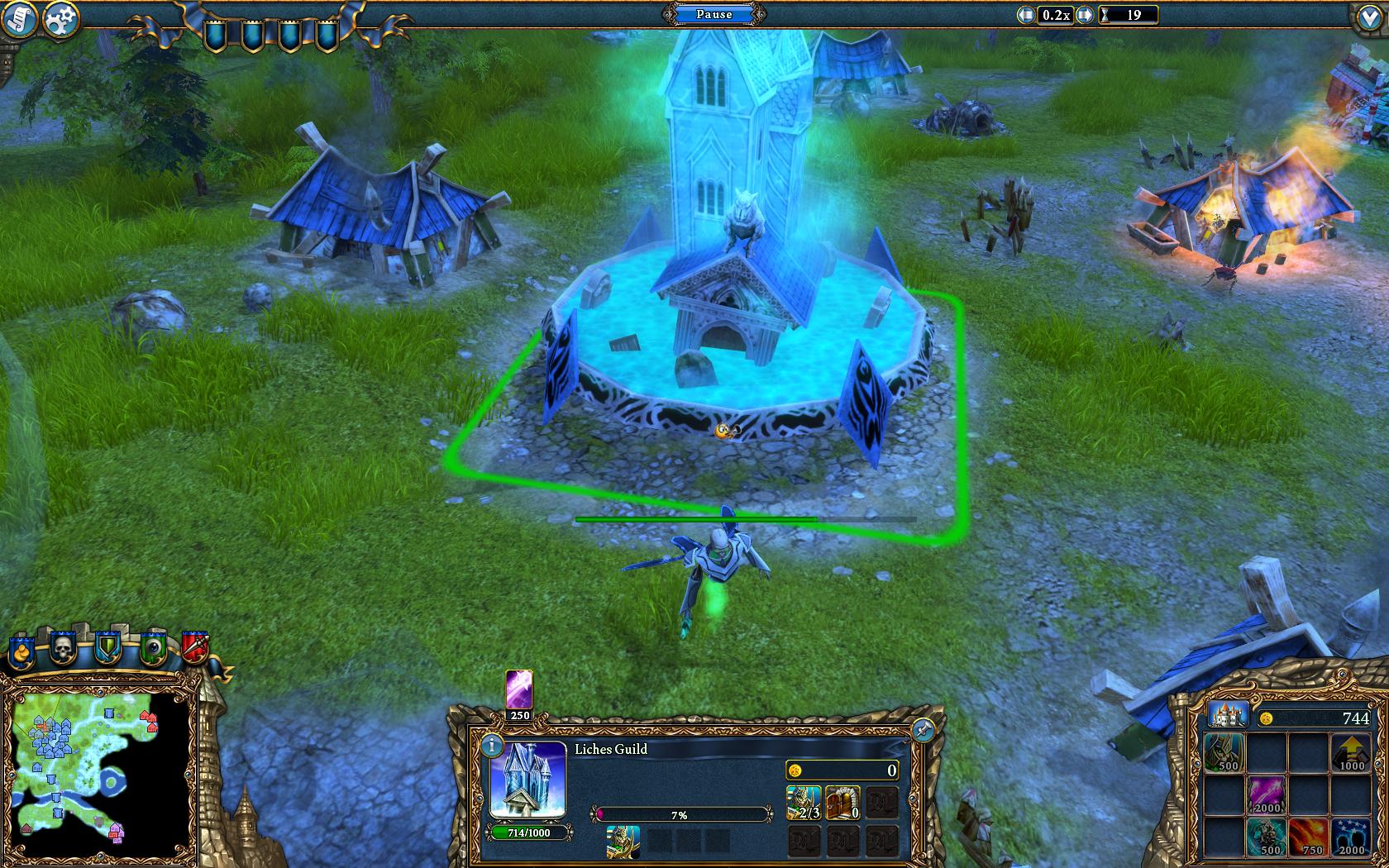The height and width of the screenshot is (868, 1389).
Task: Select the frost spell costing 500
Action: 1267,837
